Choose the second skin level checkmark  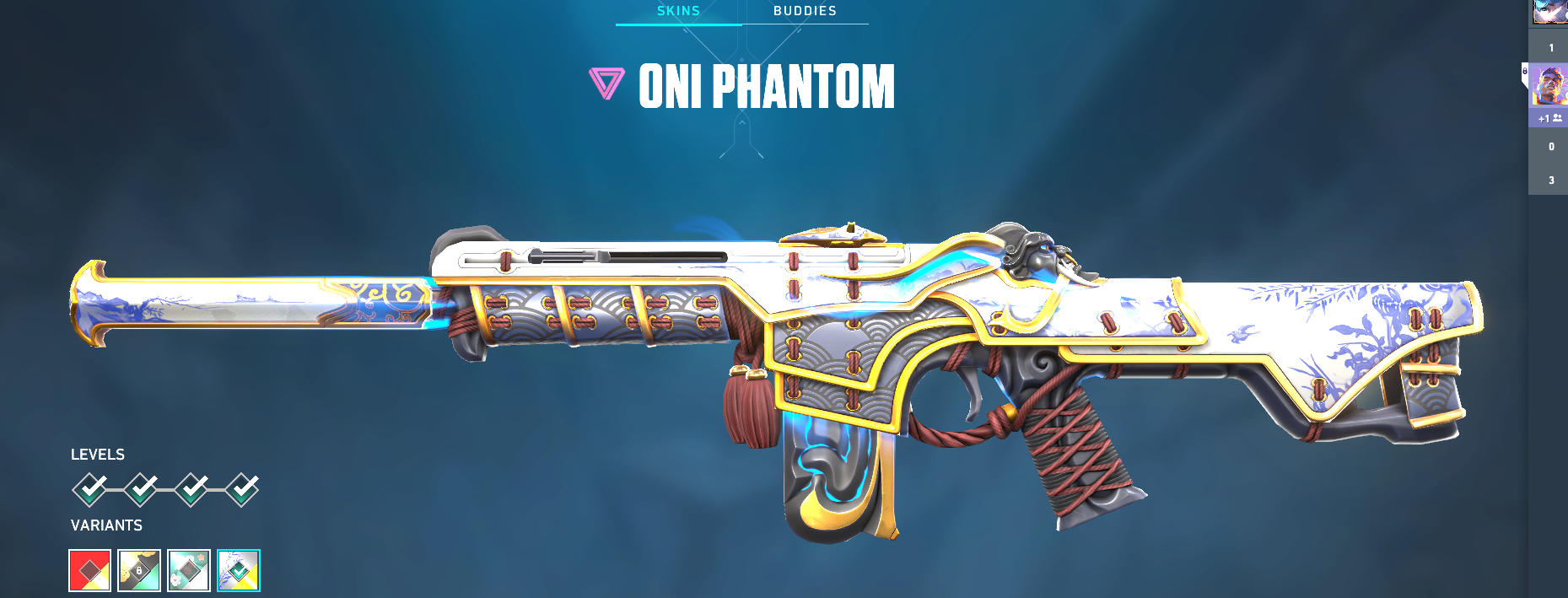coord(141,489)
